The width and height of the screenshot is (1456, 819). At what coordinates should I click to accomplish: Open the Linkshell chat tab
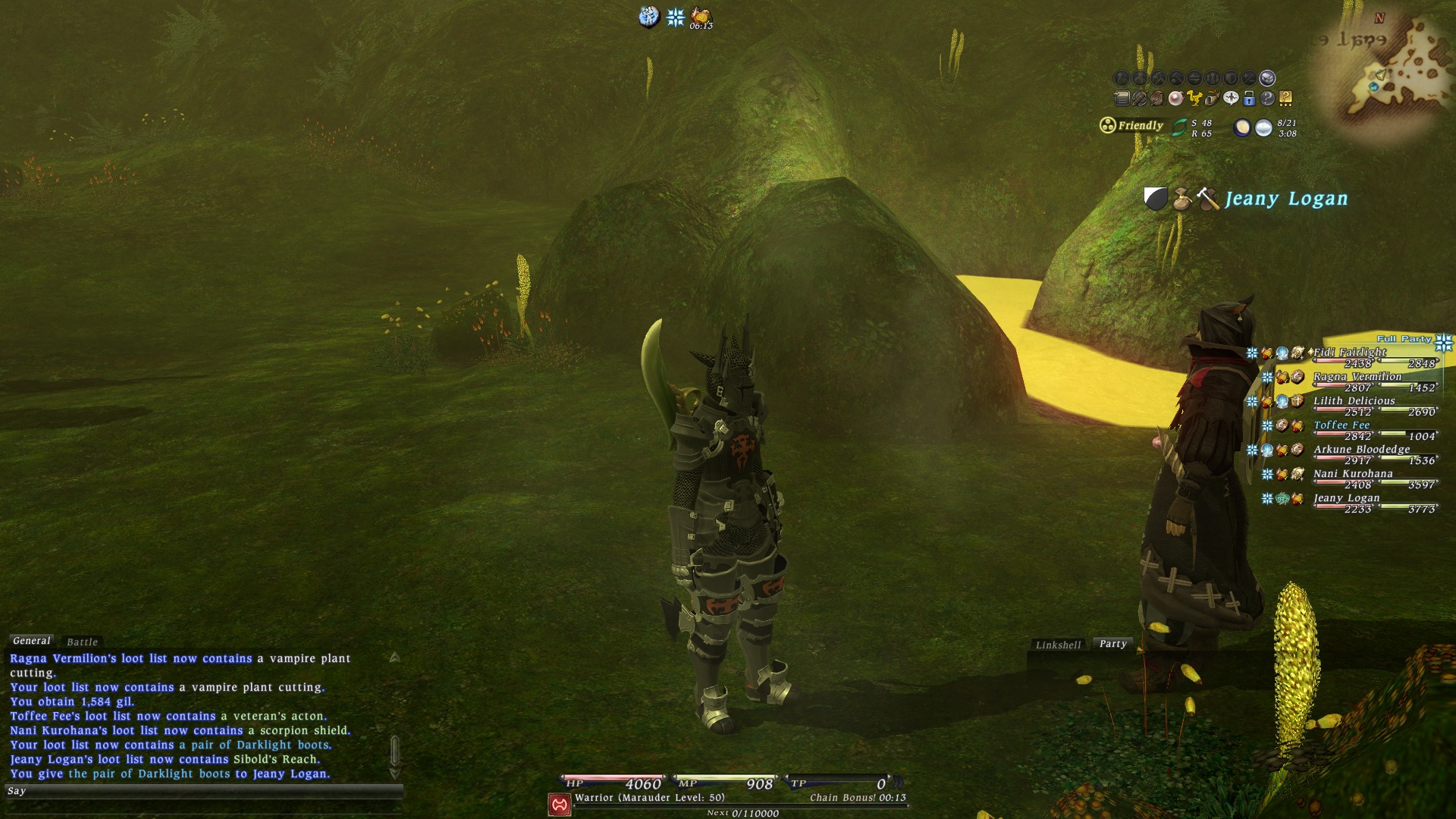point(1058,645)
